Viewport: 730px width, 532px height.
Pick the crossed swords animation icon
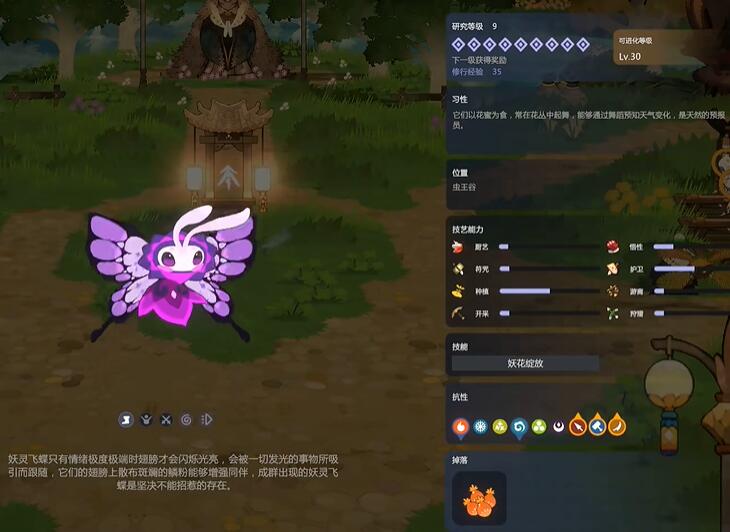167,419
